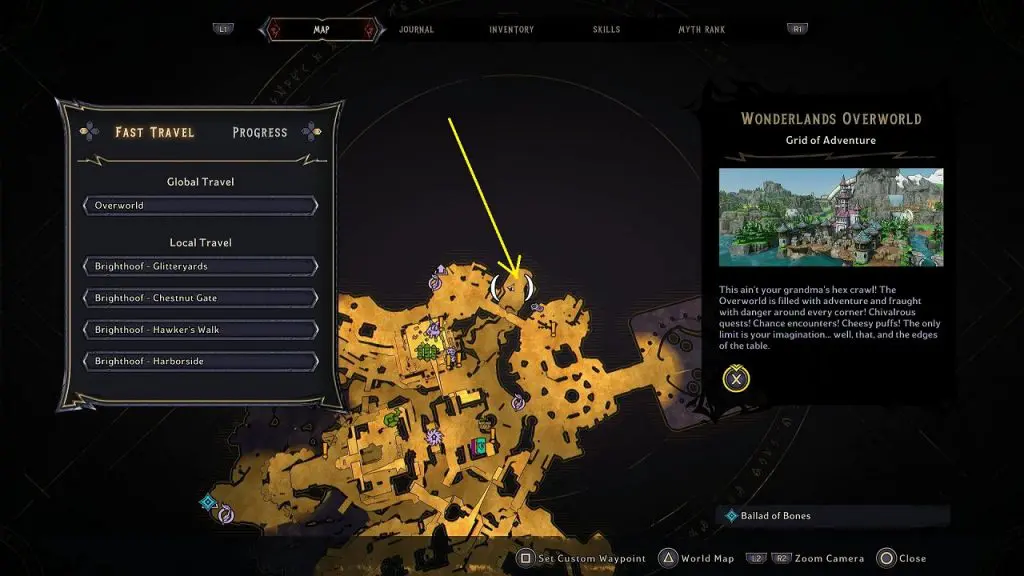Show the Myth Rank tab
1024x576 pixels.
pos(701,30)
